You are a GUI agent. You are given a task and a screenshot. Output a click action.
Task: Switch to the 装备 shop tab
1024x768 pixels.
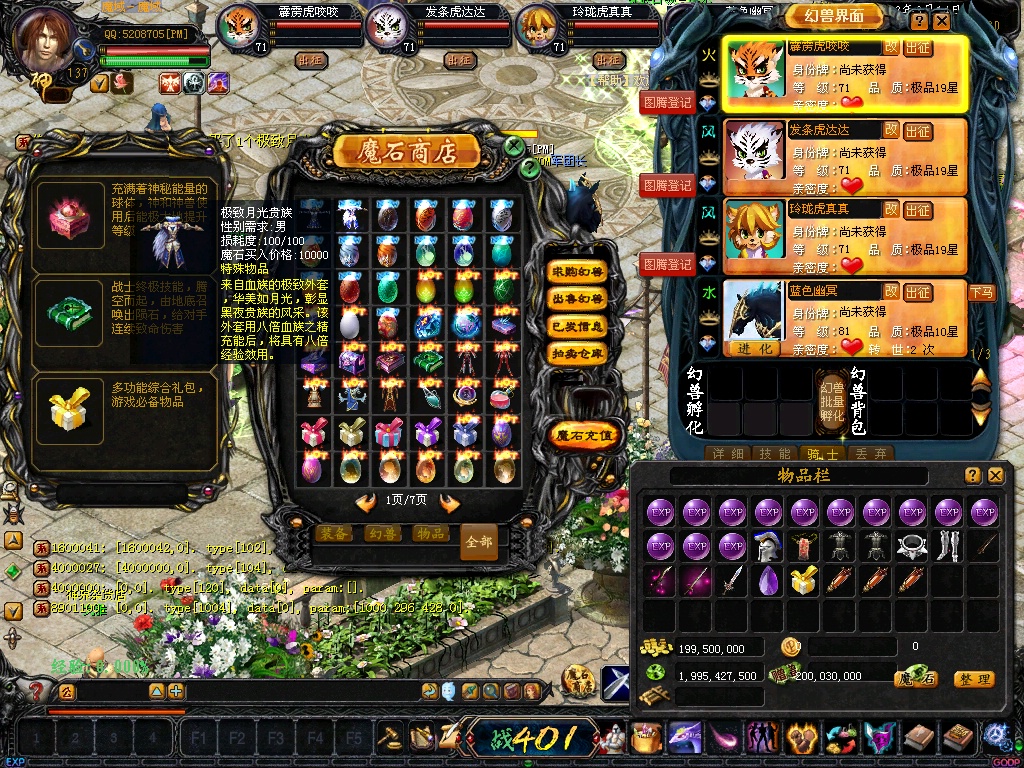(334, 534)
